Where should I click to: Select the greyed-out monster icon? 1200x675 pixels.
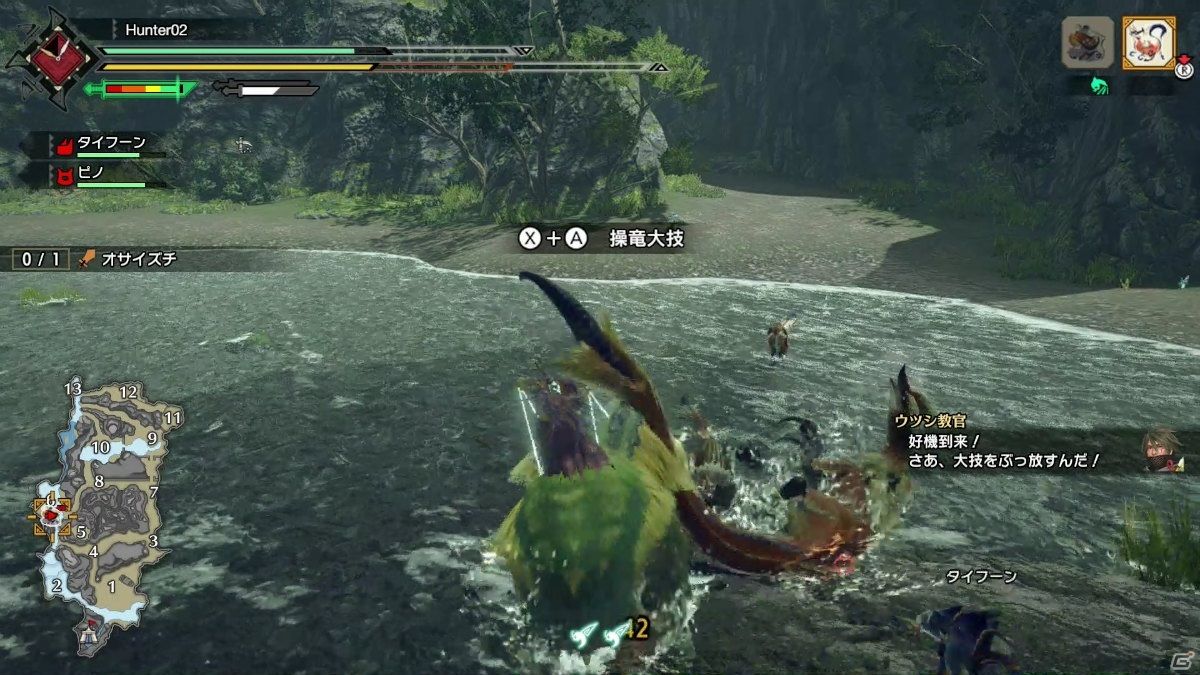(x=1087, y=43)
